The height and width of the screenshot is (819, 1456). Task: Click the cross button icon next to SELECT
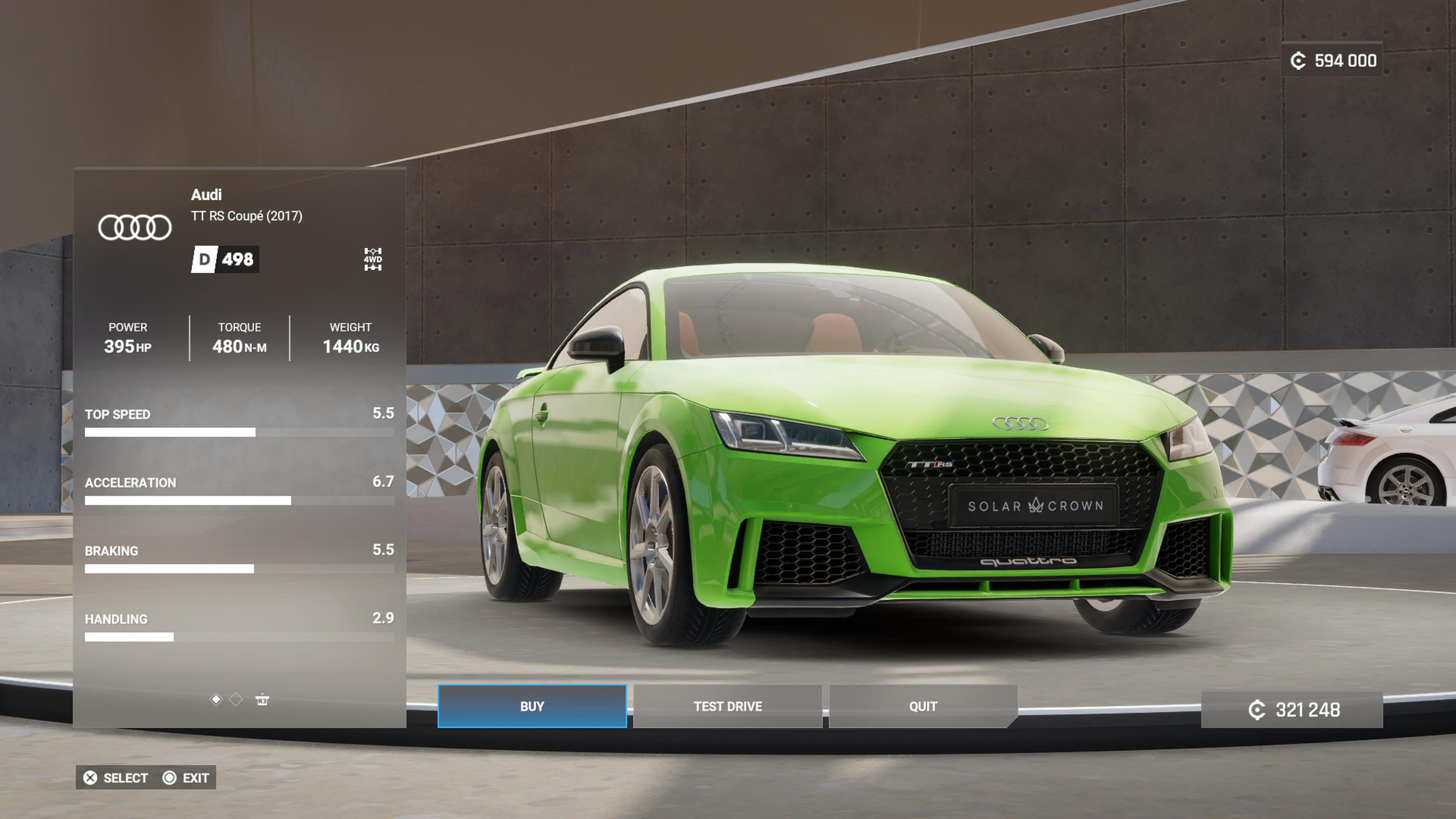tap(91, 778)
